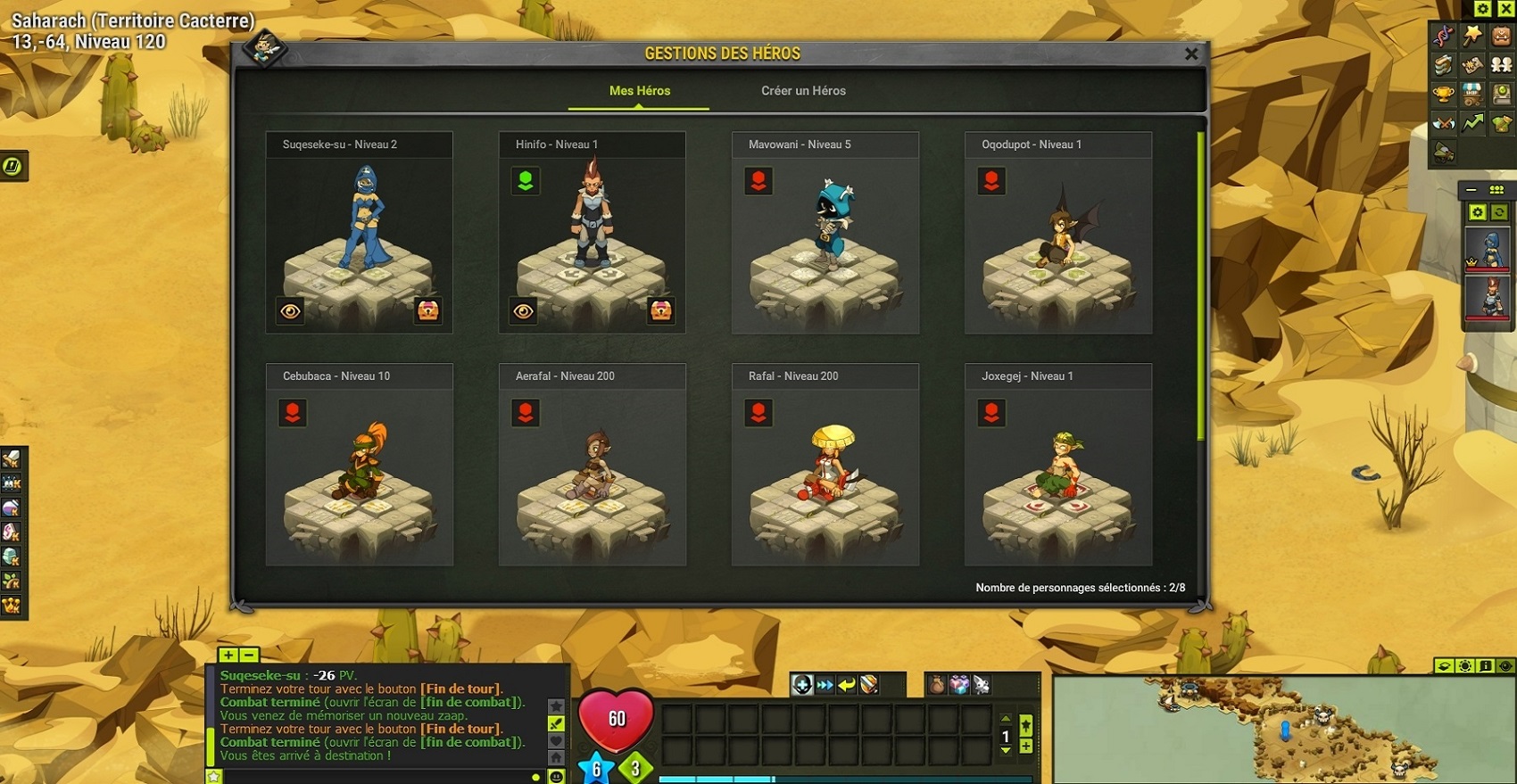Click the eye icon on Hinifo's card

[x=524, y=310]
